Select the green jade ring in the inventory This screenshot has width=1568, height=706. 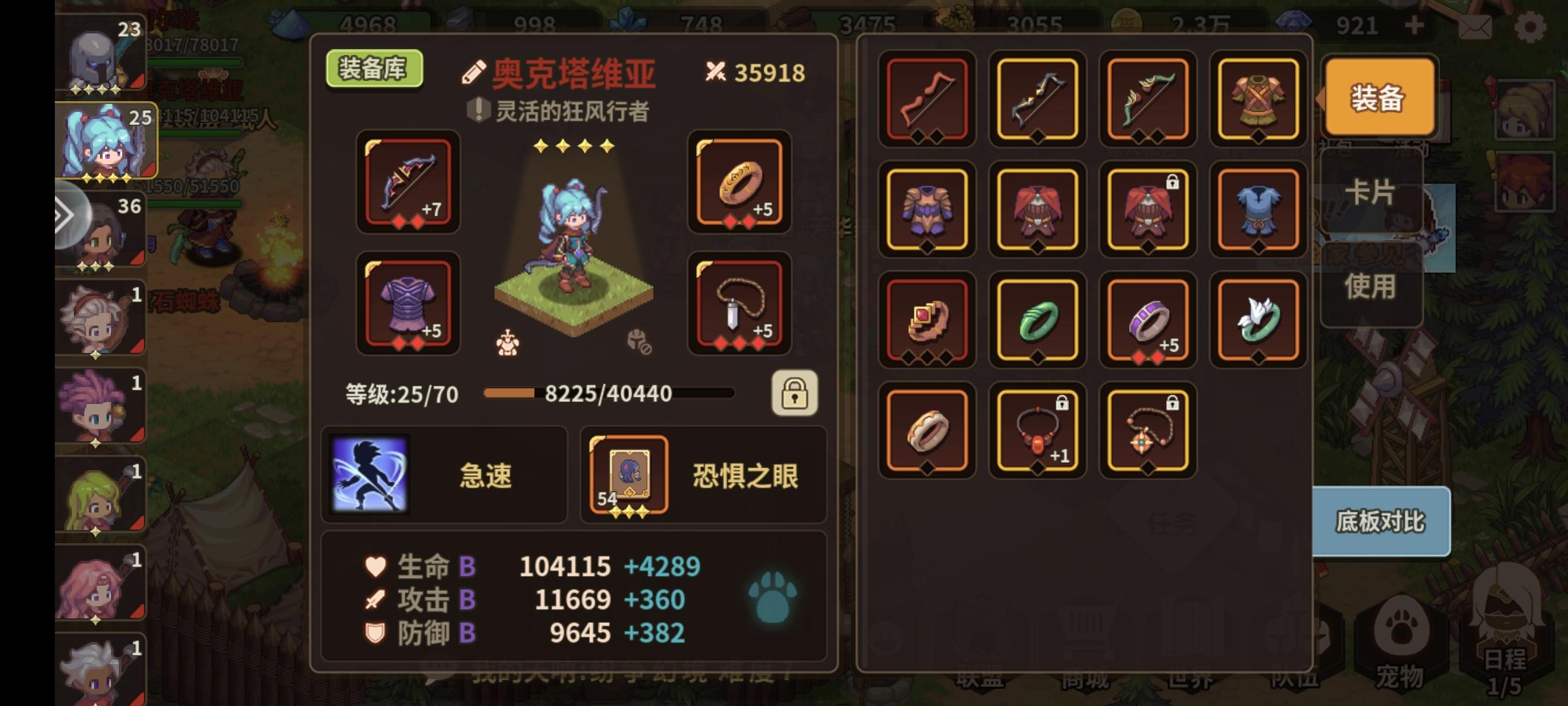coord(1037,320)
